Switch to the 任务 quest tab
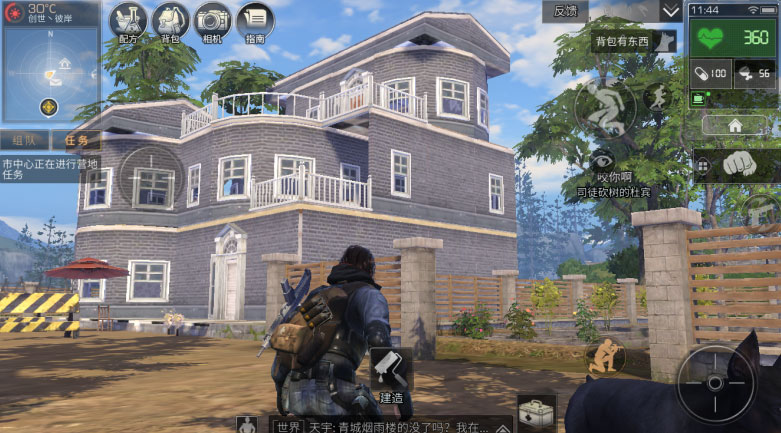781x433 pixels. coord(76,141)
